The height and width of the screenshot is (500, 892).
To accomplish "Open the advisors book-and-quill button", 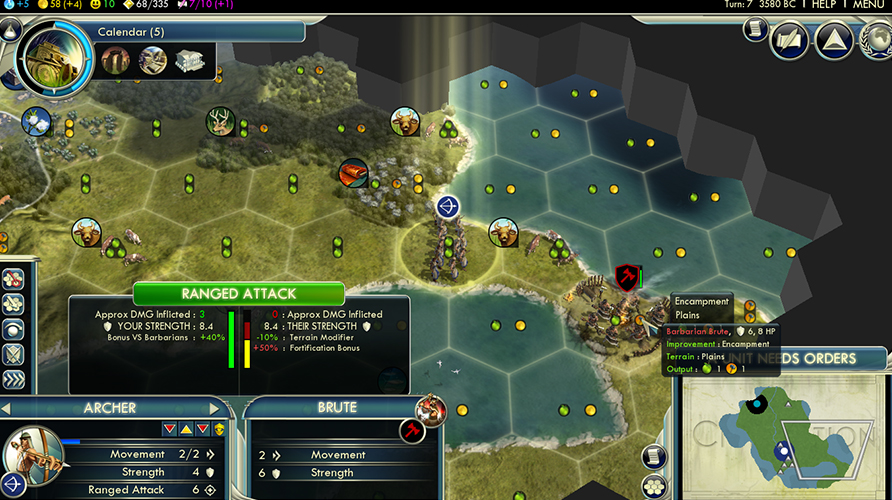I will [788, 40].
